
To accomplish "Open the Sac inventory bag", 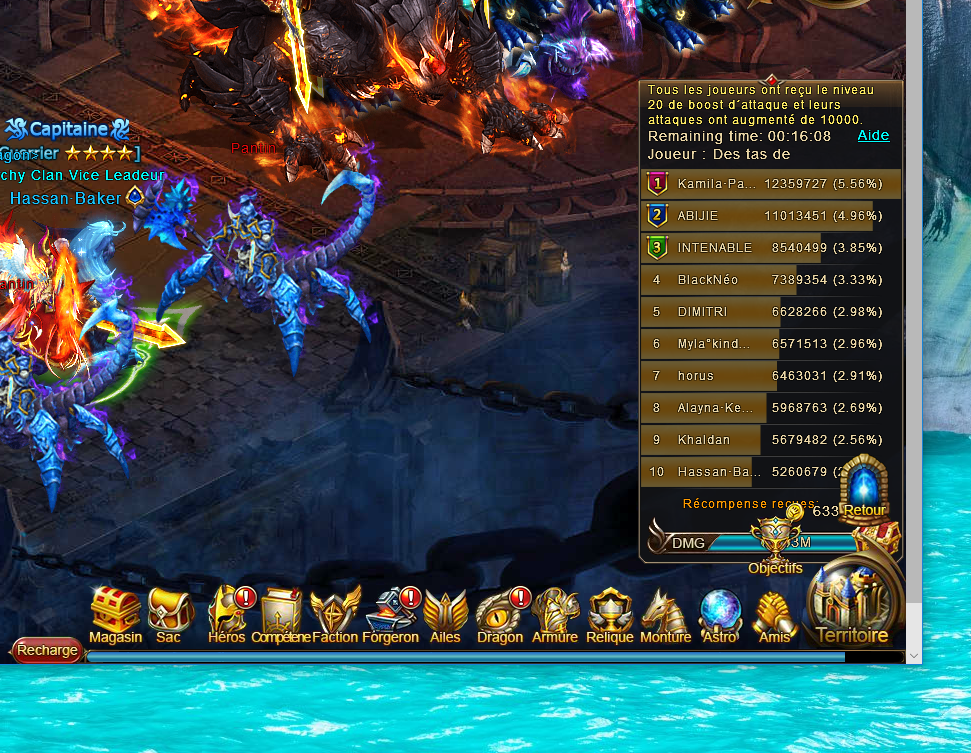I will [169, 612].
